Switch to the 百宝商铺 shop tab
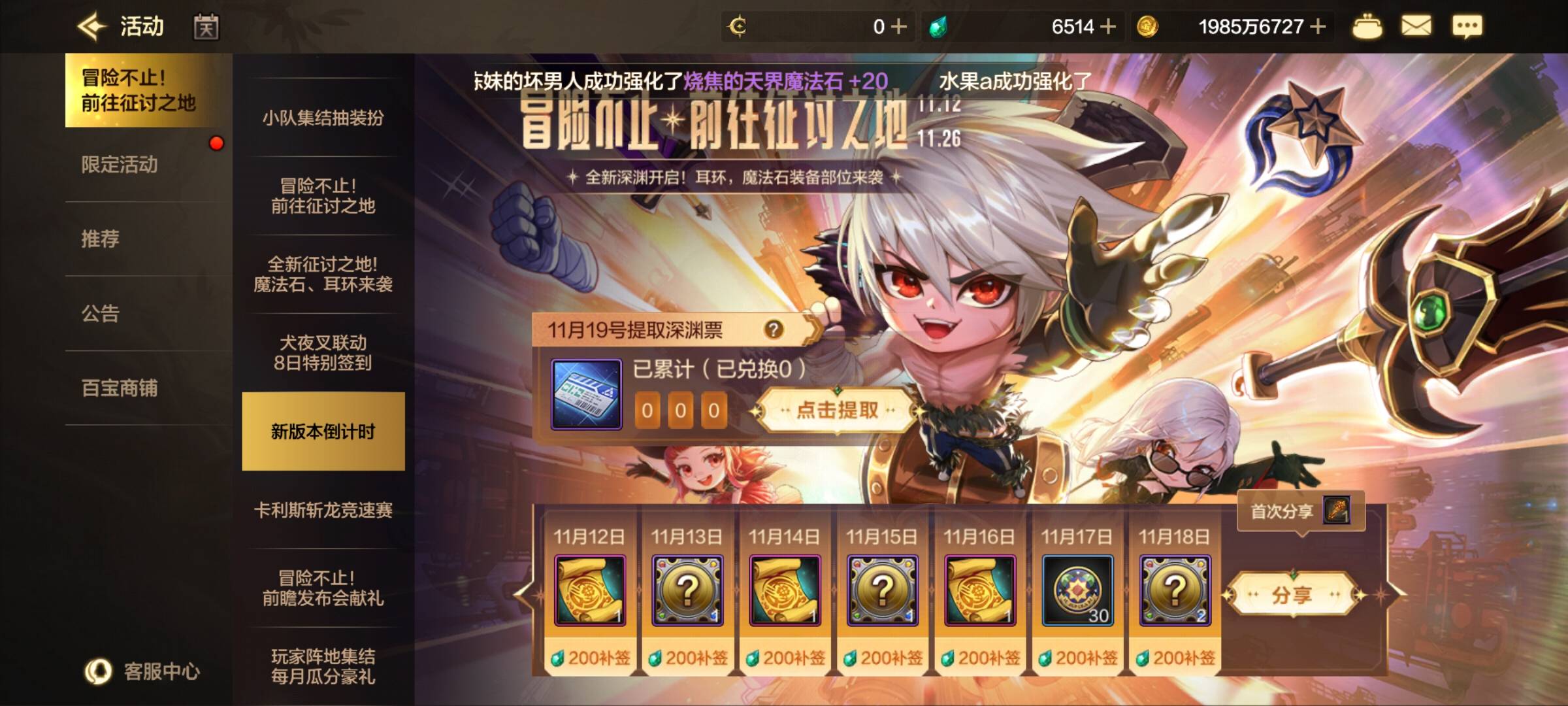The width and height of the screenshot is (1568, 706). (120, 388)
